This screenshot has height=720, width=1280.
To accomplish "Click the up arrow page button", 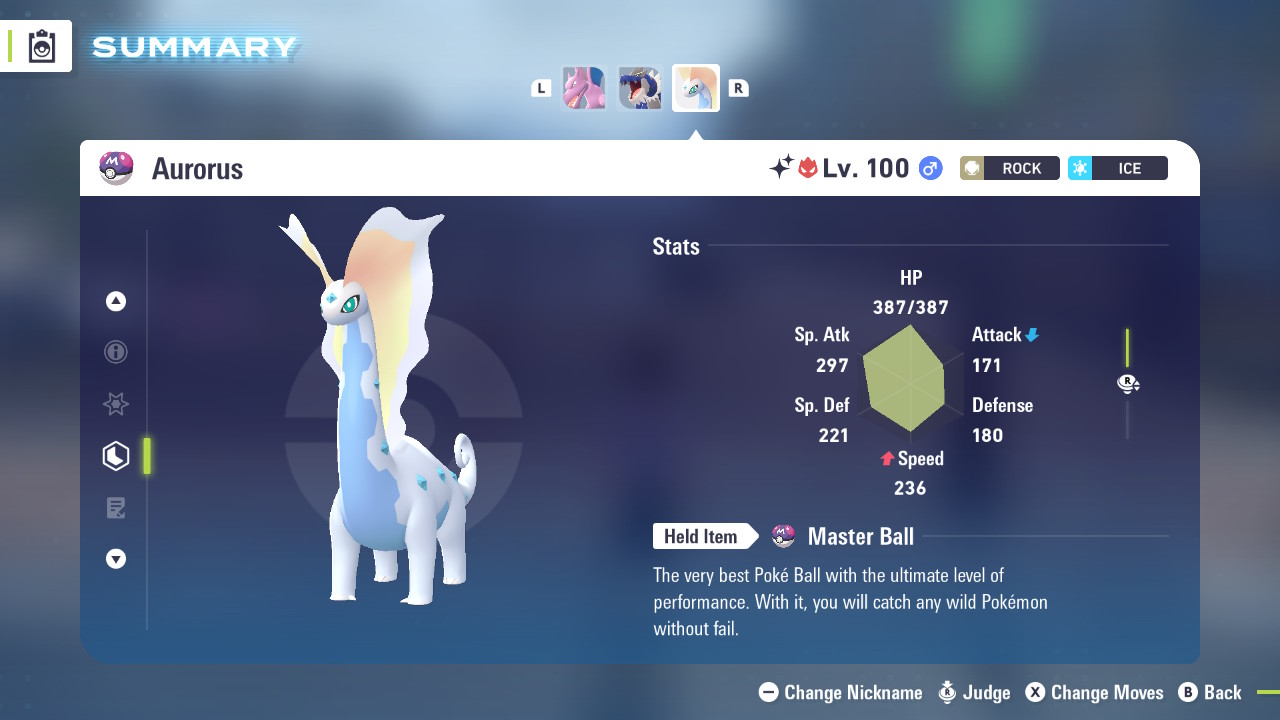I will point(116,301).
